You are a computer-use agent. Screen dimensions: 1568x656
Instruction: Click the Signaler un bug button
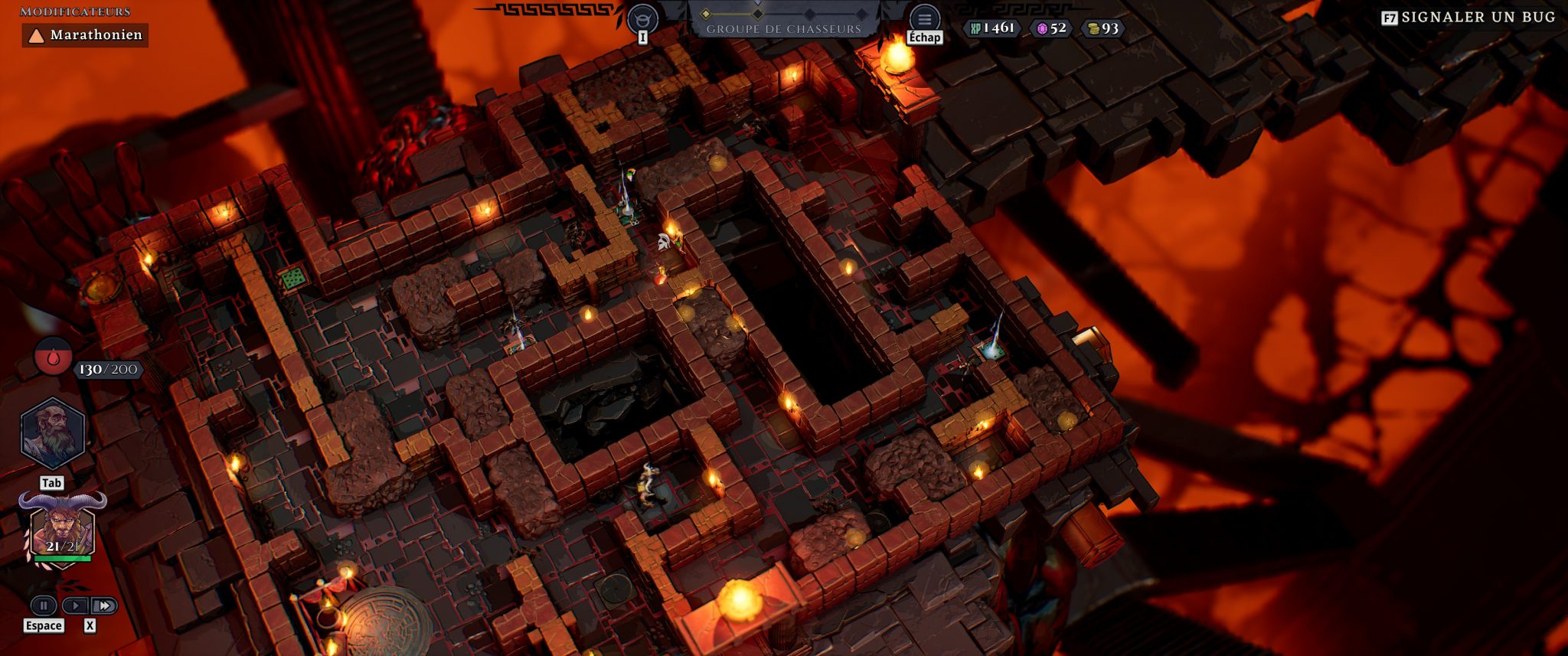pyautogui.click(x=1469, y=17)
